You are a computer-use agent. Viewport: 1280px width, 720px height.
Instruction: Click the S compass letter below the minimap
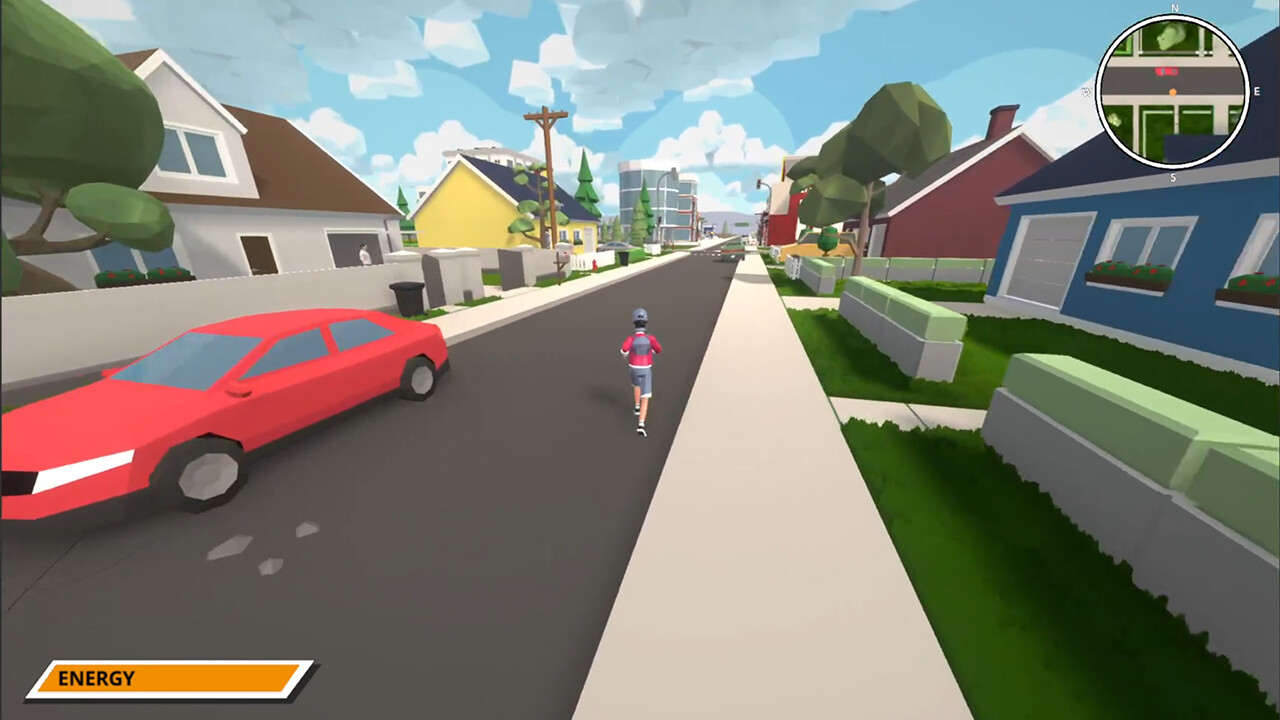point(1172,177)
